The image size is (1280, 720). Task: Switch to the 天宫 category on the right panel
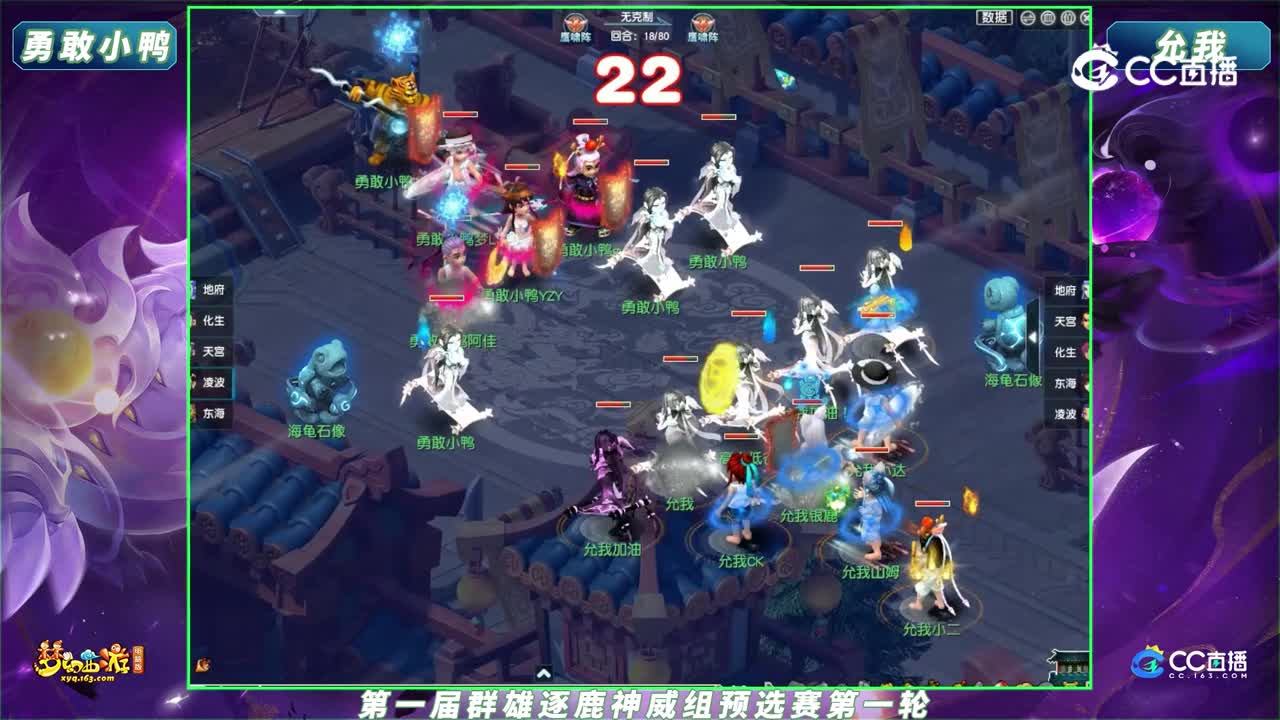(x=1065, y=322)
